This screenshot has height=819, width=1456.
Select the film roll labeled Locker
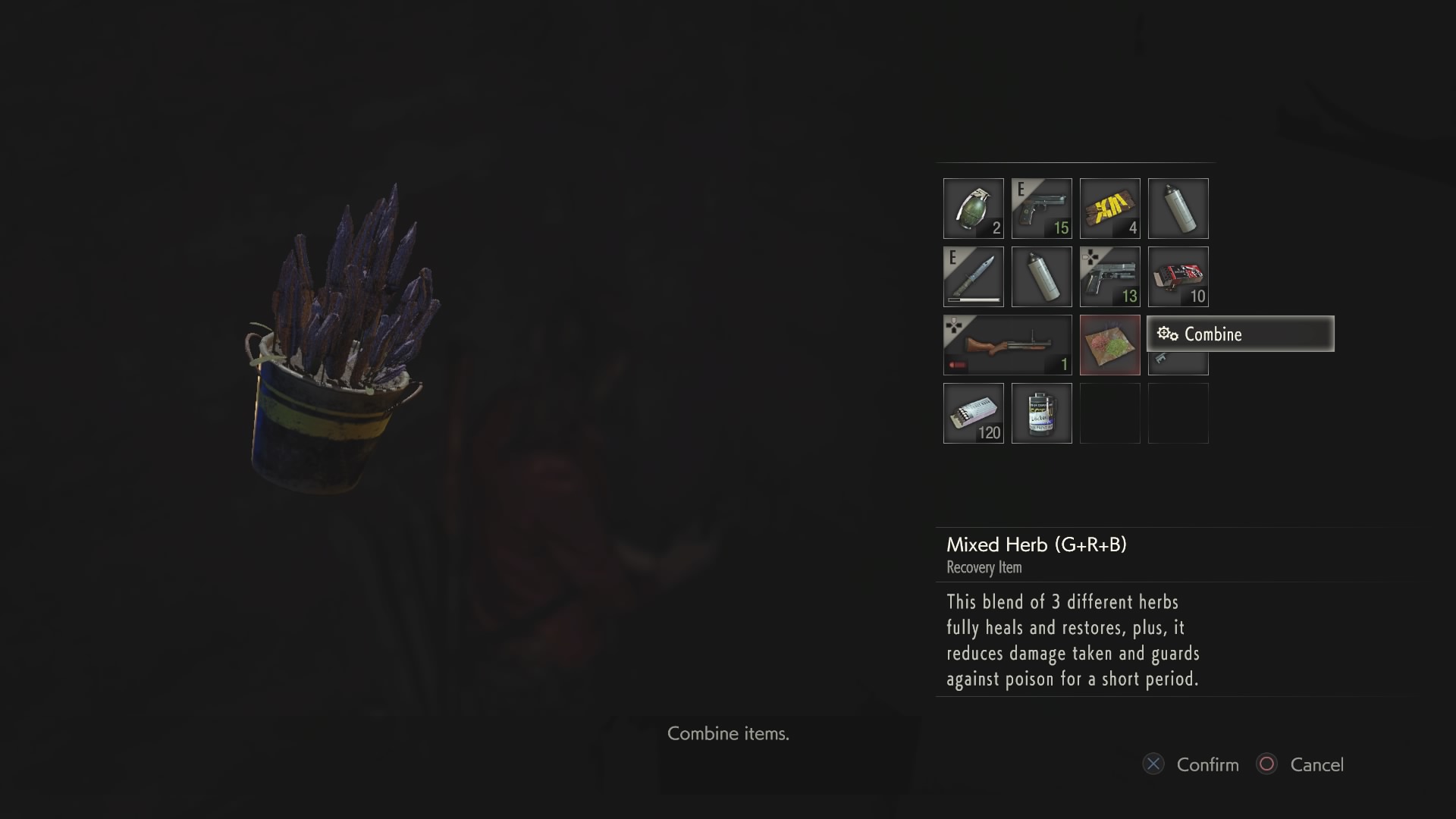pyautogui.click(x=1041, y=413)
